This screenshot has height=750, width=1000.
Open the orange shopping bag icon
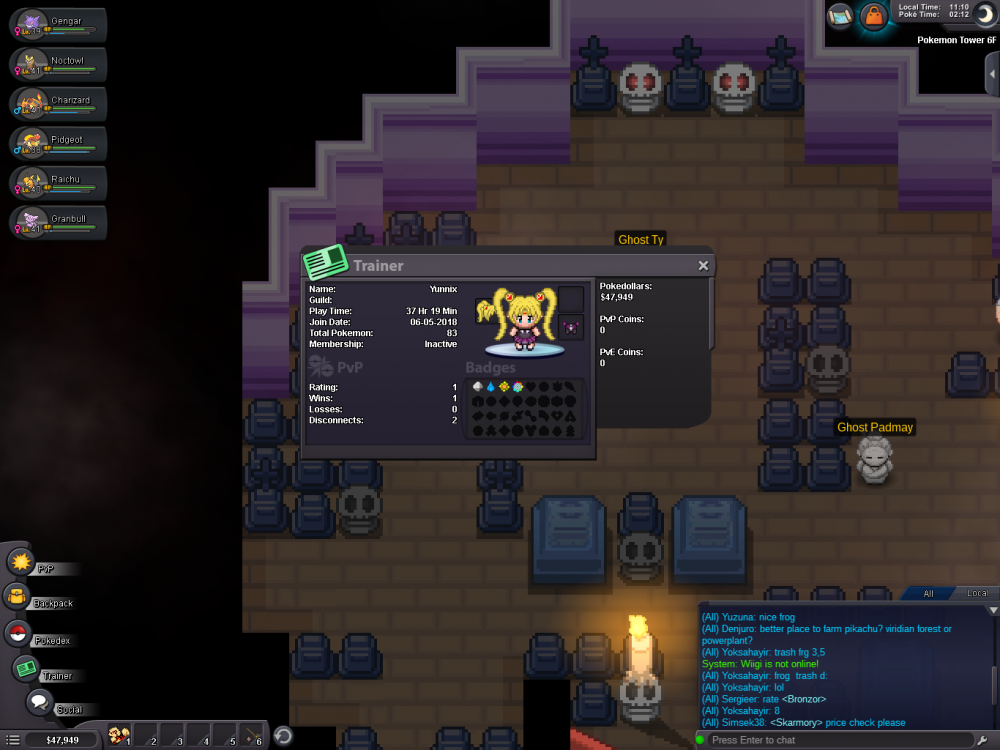(x=874, y=16)
